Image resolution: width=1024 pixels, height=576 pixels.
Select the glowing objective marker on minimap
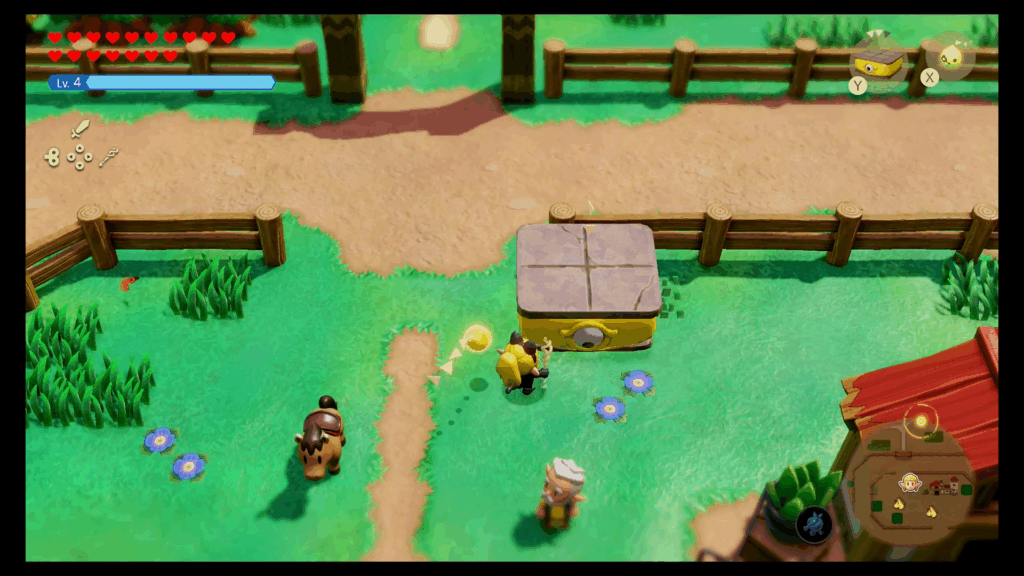click(x=919, y=421)
